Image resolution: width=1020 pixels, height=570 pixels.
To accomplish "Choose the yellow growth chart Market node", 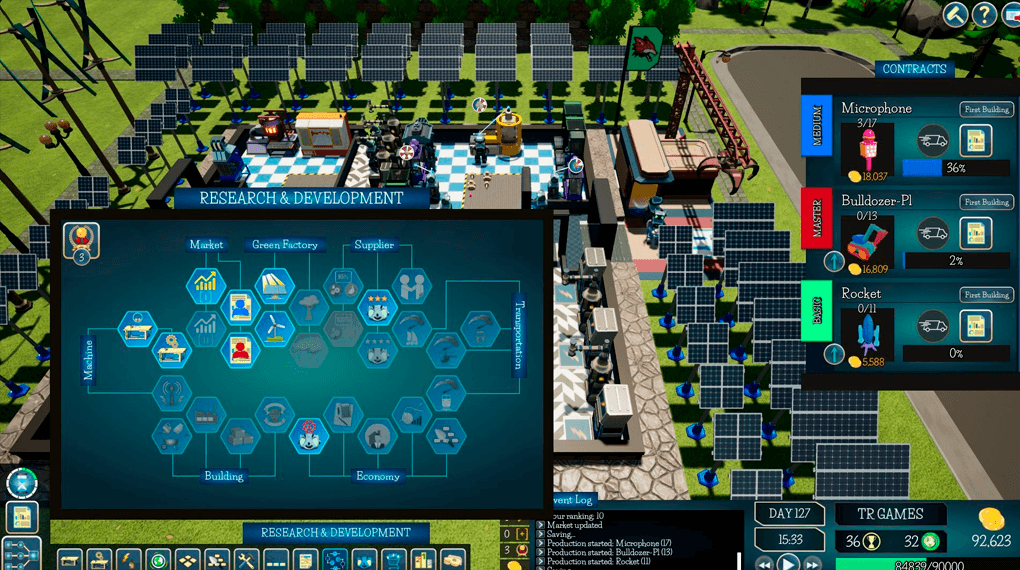I will [205, 286].
